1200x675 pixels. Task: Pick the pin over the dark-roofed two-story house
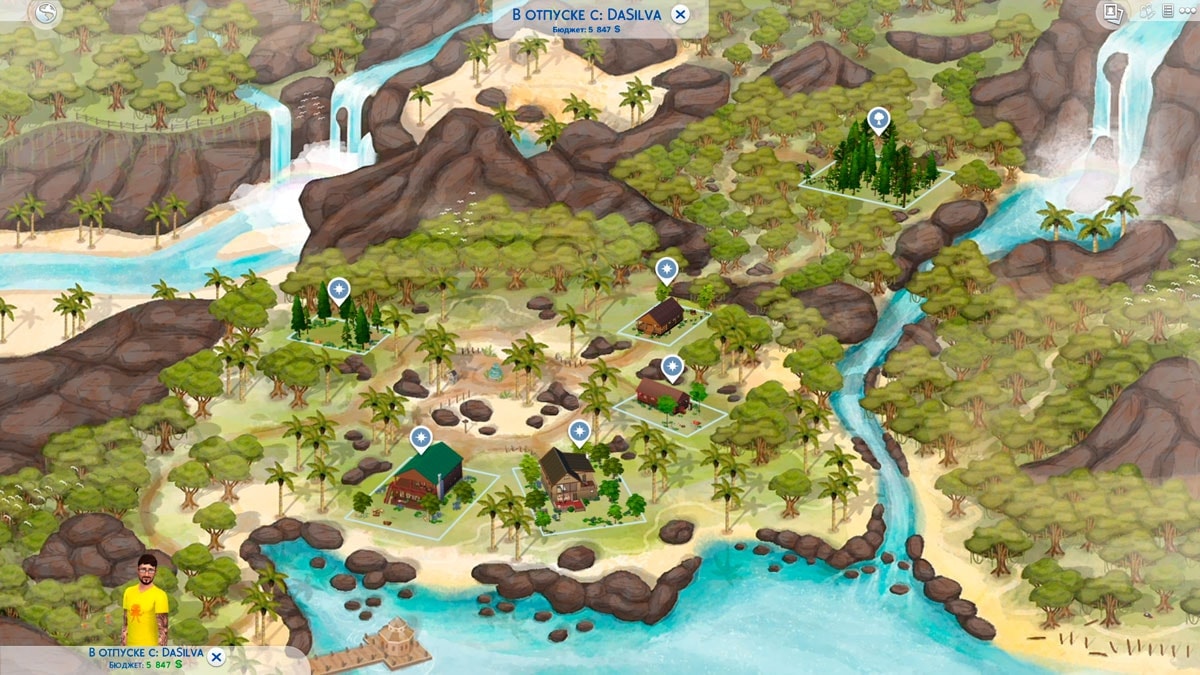578,432
